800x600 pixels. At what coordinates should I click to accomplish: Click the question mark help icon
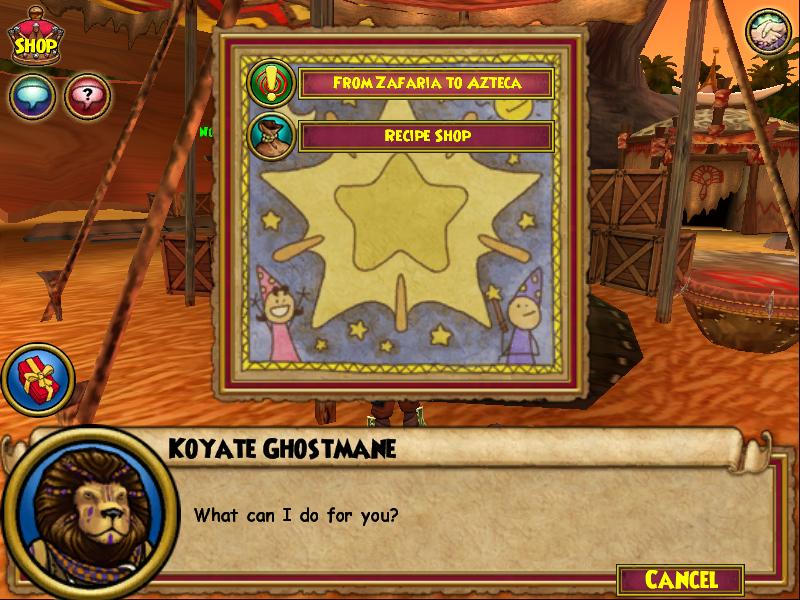(87, 97)
